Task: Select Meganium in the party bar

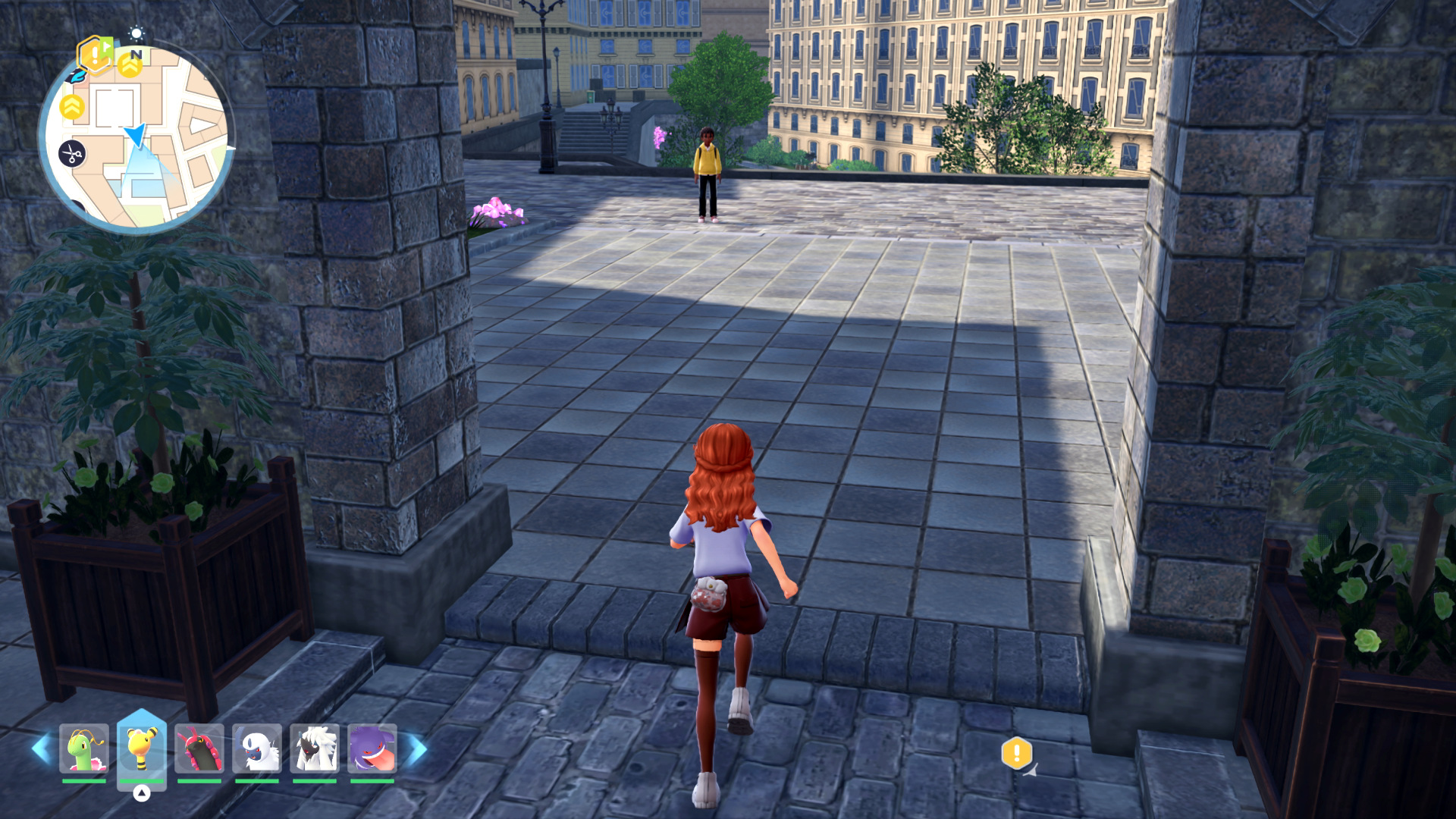Action: (x=84, y=748)
